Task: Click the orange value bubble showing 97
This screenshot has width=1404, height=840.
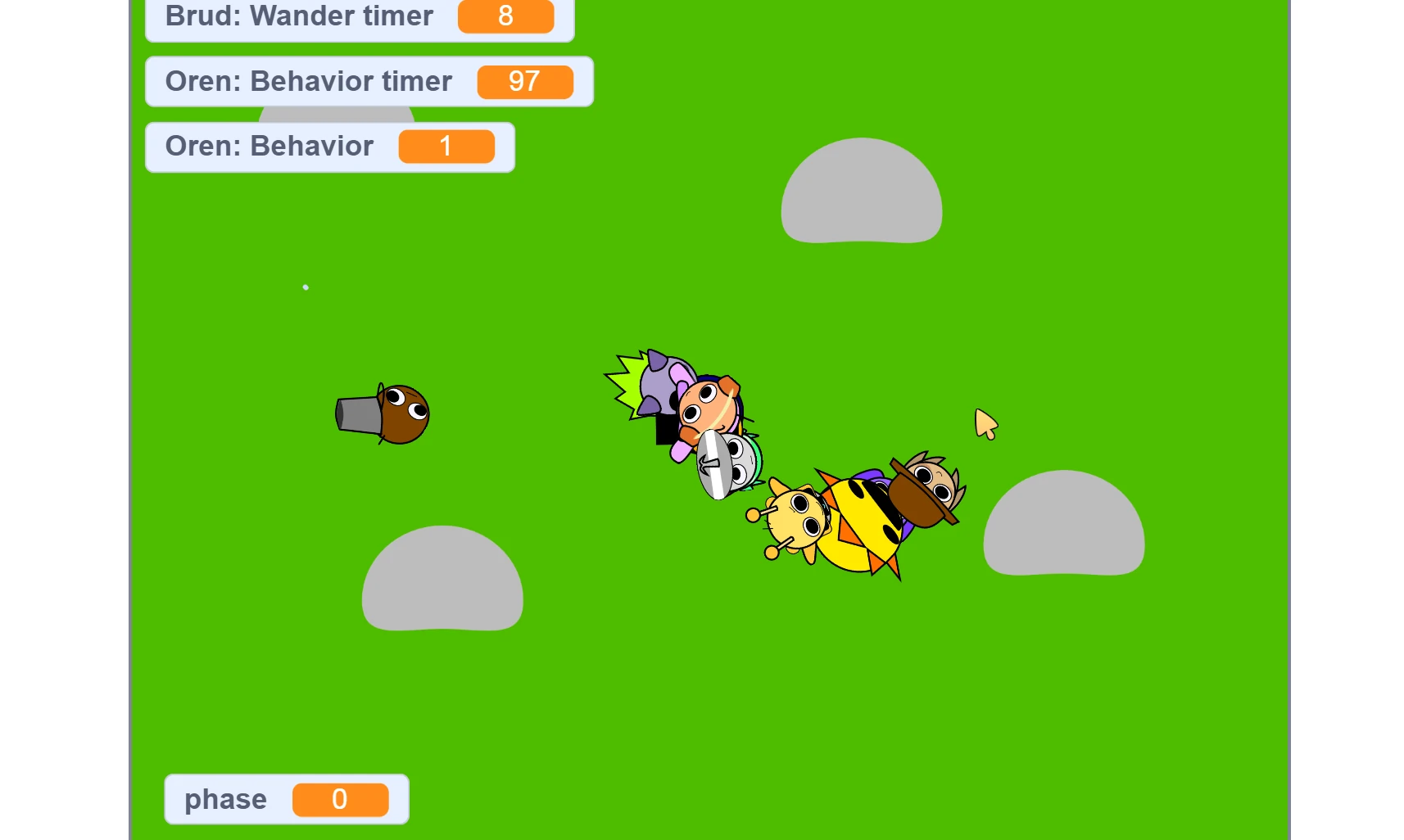Action: tap(525, 81)
